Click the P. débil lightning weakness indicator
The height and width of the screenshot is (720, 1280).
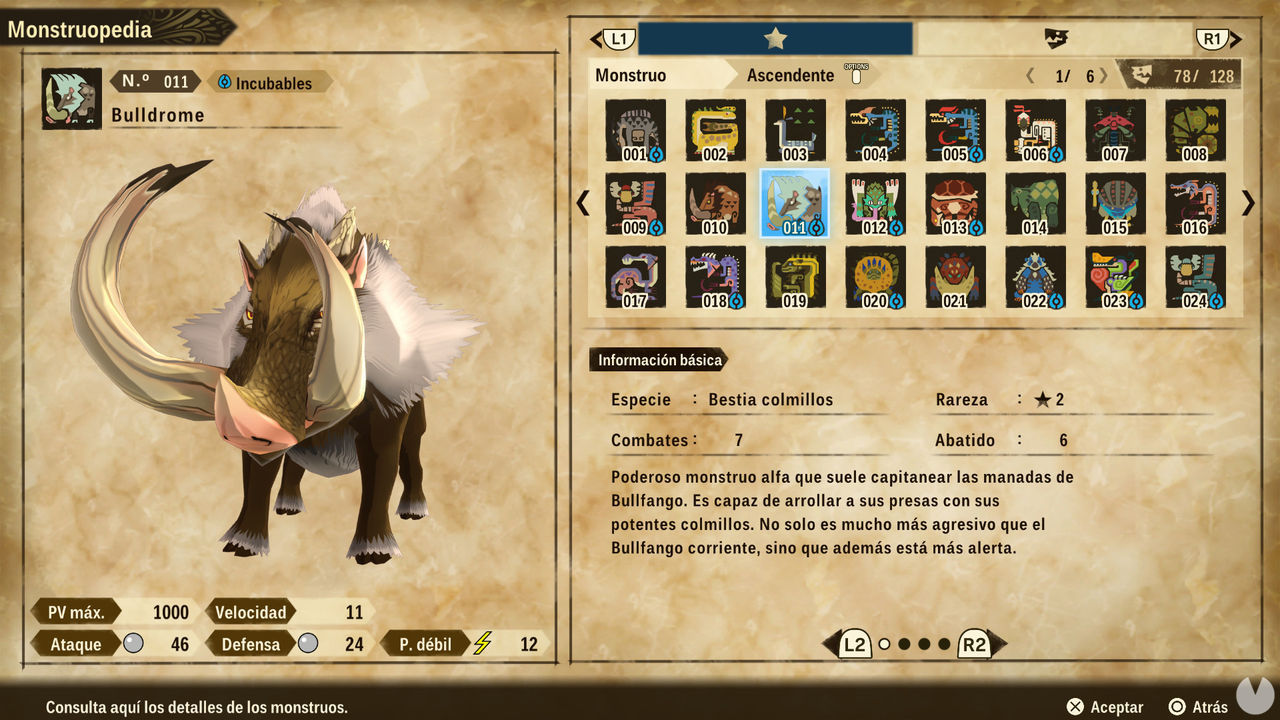(x=485, y=644)
